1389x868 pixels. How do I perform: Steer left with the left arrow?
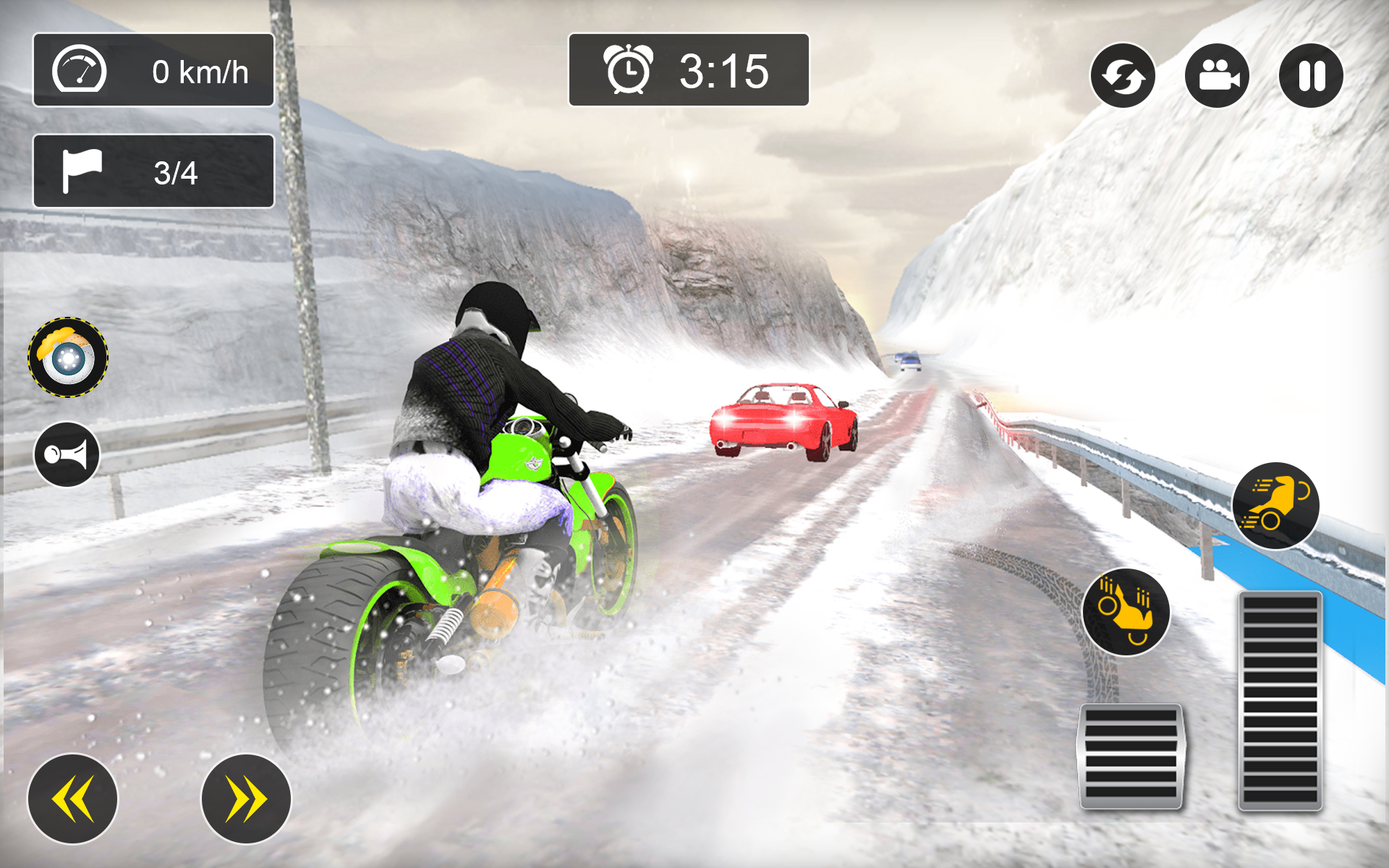tap(72, 798)
